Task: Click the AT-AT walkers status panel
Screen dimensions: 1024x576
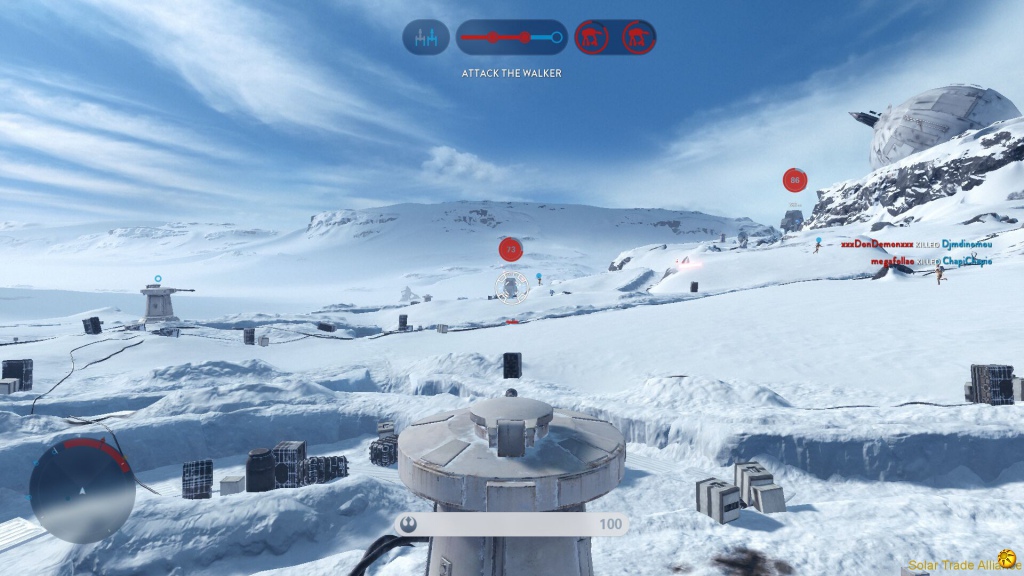Action: (615, 38)
